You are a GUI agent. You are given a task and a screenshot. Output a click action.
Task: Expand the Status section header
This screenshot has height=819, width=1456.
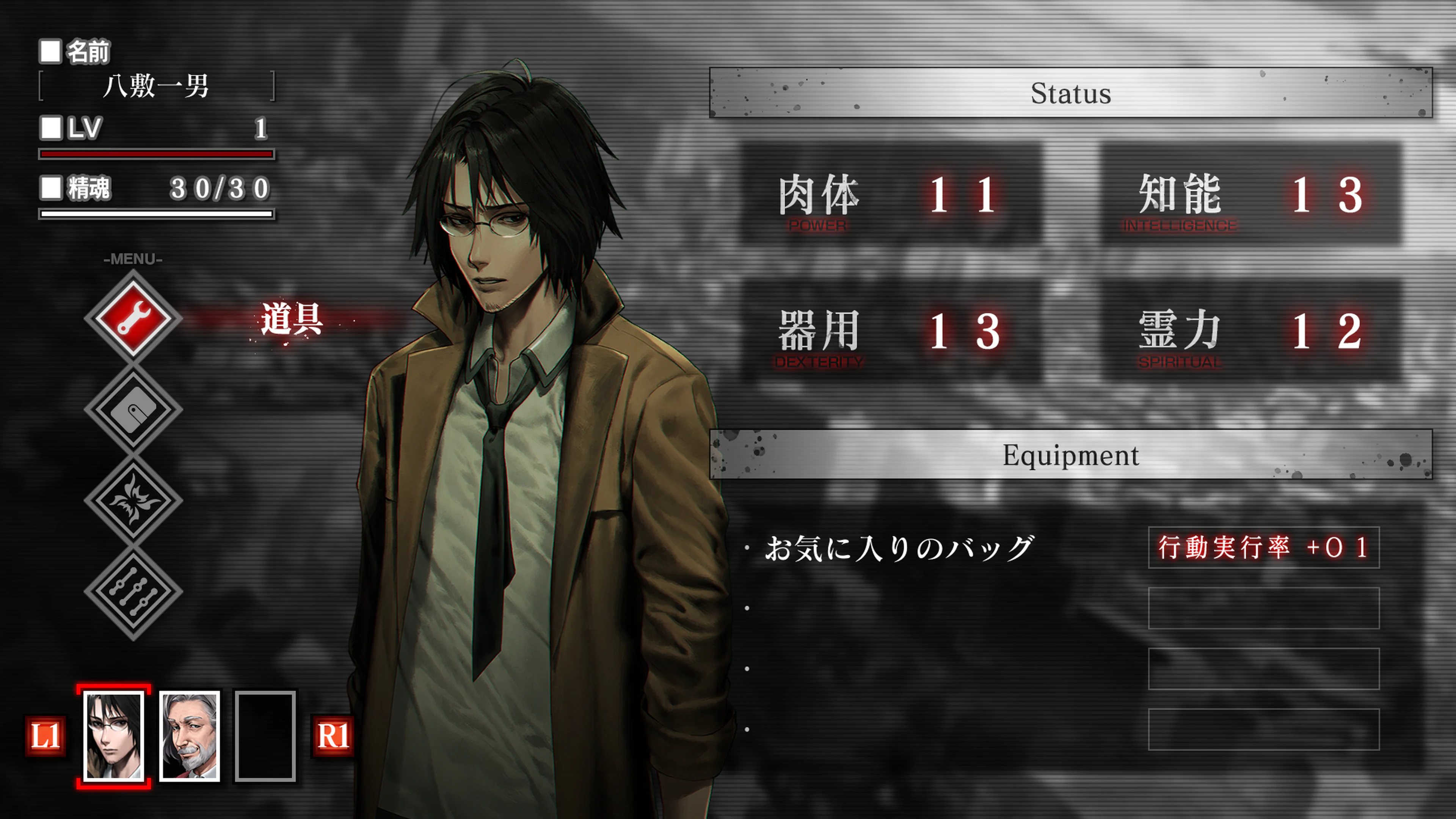pos(1074,93)
